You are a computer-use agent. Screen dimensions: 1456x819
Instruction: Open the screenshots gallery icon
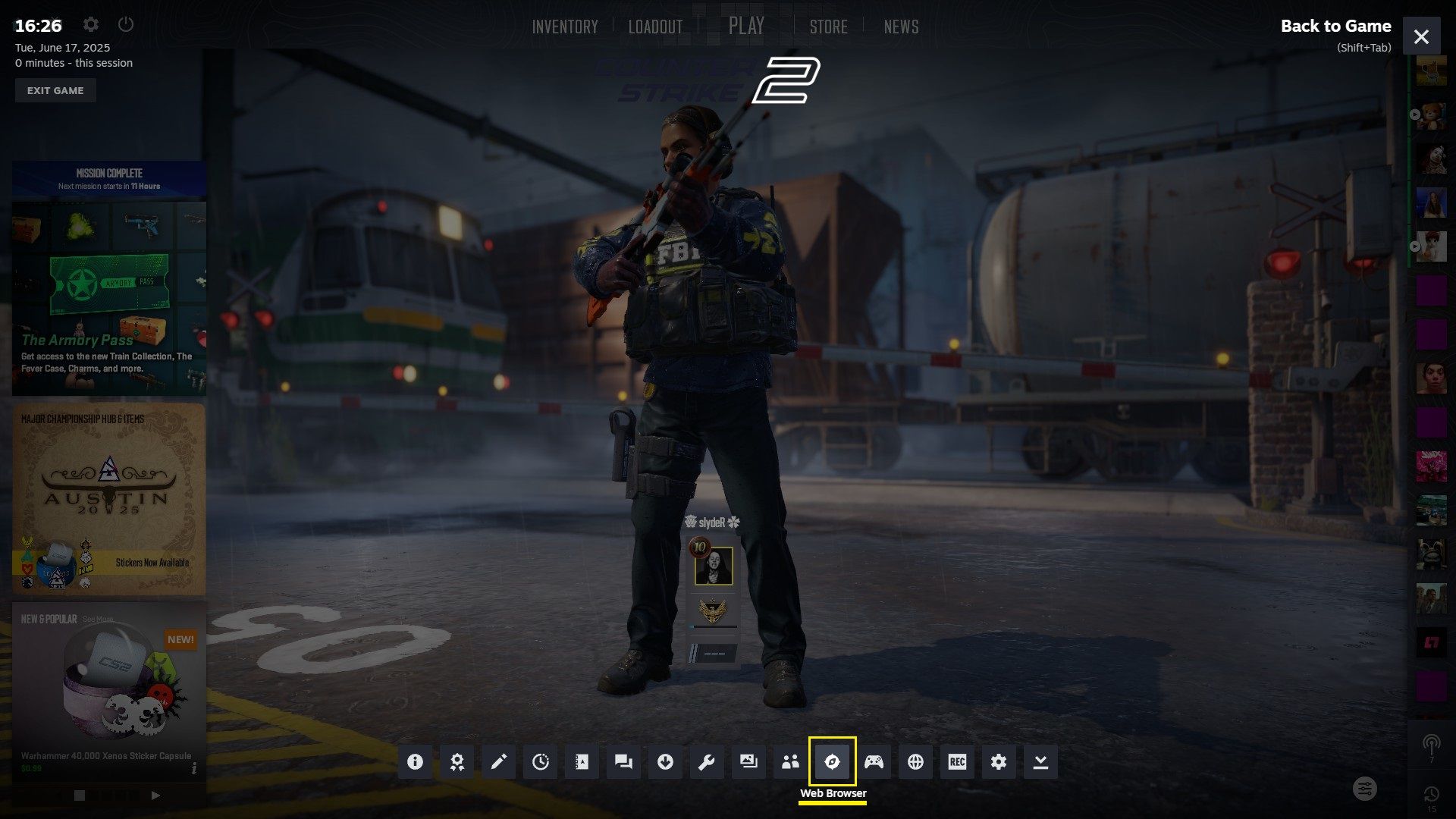[748, 761]
